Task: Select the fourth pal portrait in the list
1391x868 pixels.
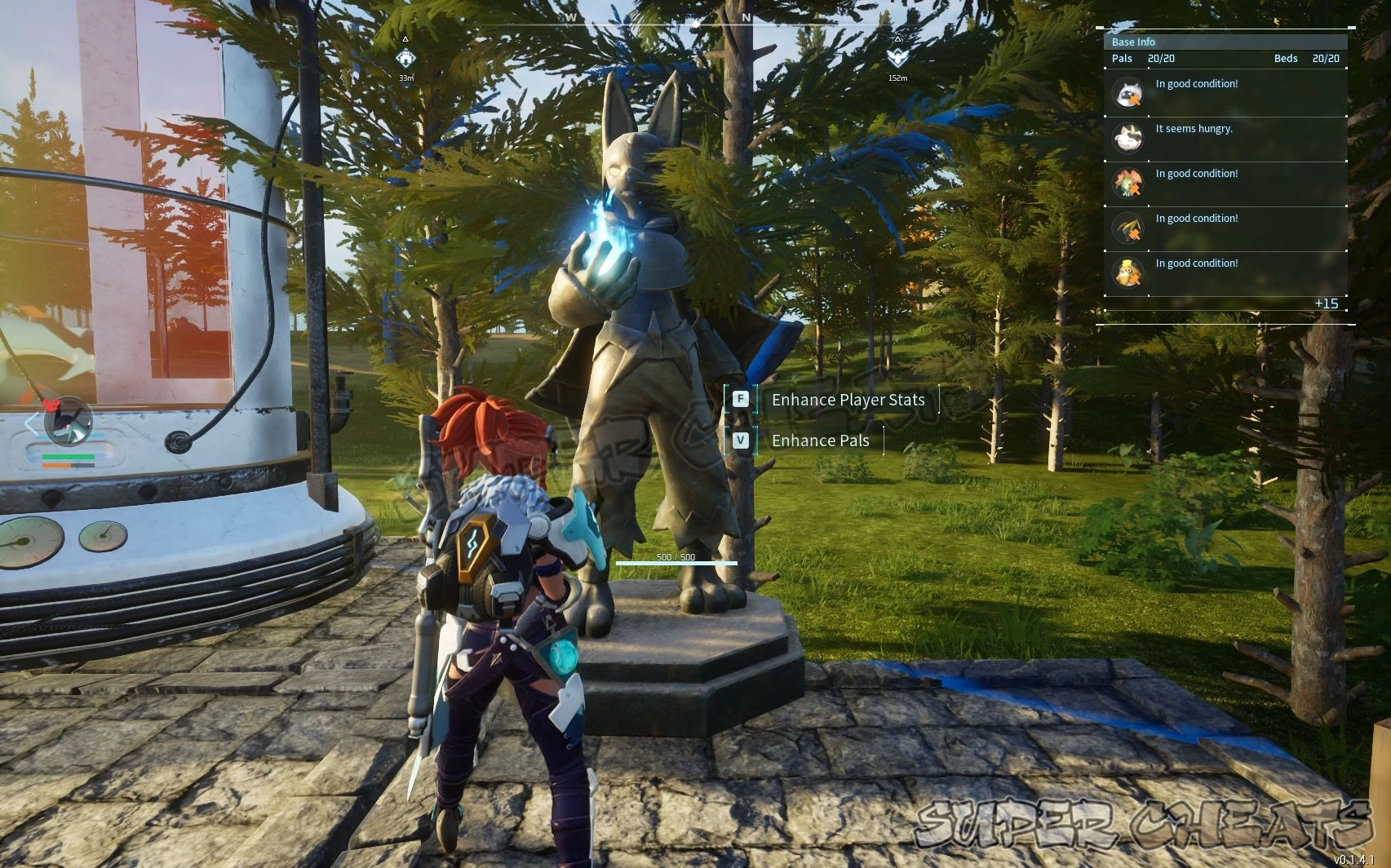Action: click(x=1128, y=227)
